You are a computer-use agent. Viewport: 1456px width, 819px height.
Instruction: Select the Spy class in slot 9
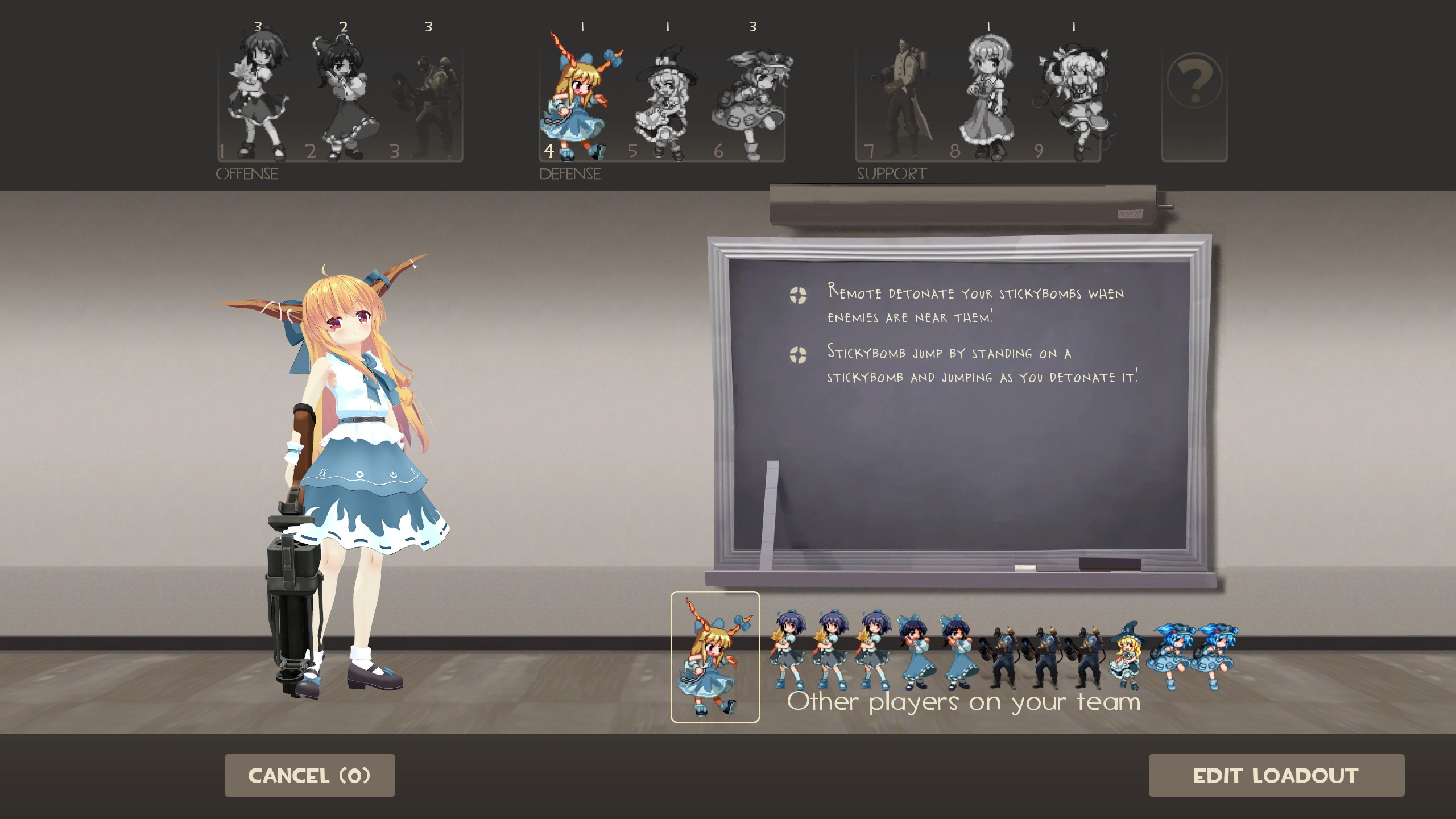[1075, 94]
